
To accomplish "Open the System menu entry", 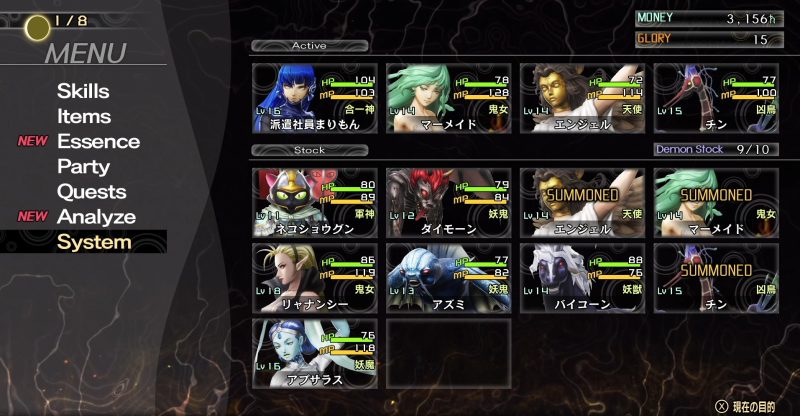I will [94, 242].
